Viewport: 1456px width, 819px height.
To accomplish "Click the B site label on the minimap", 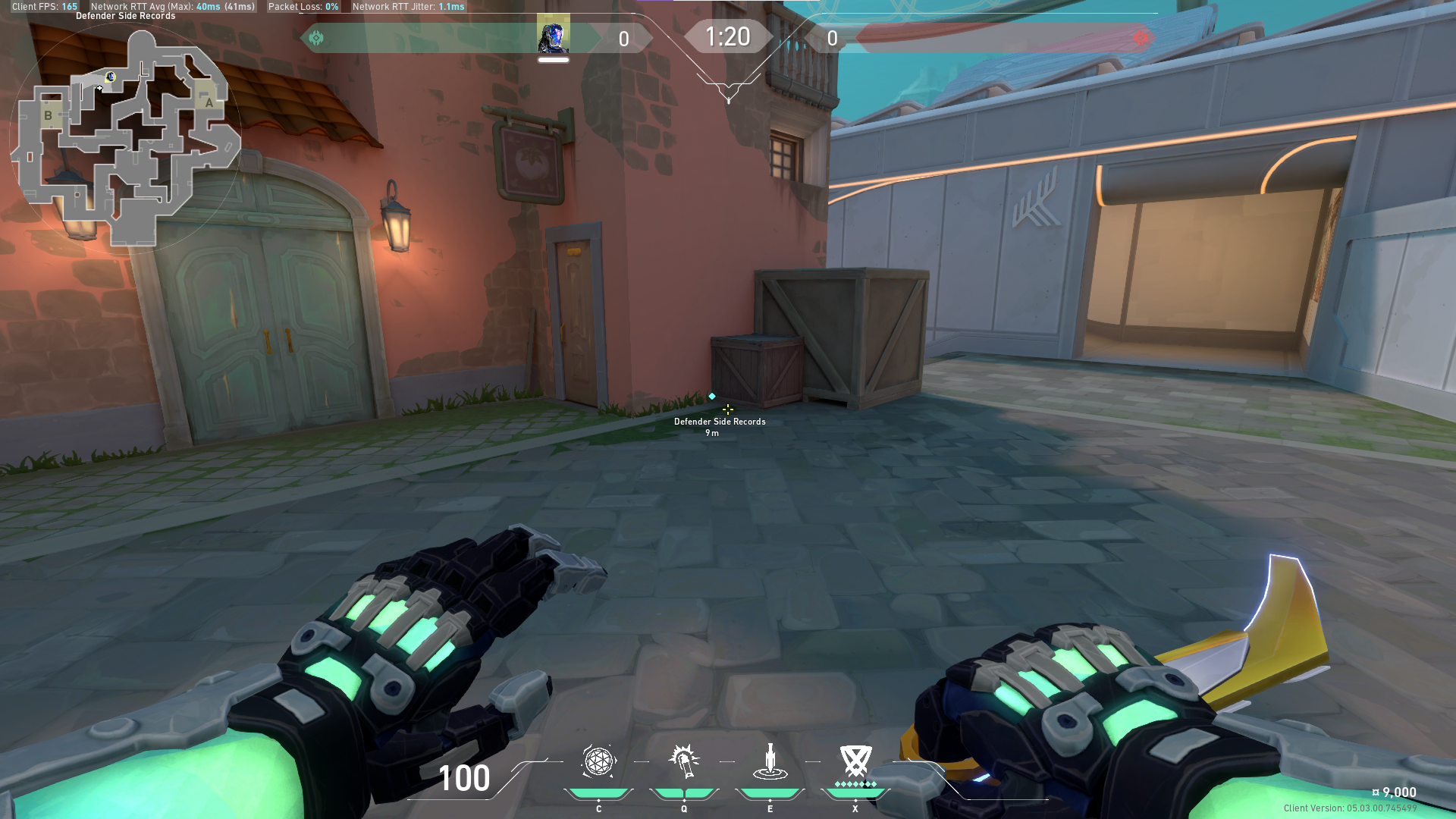I will pyautogui.click(x=48, y=117).
